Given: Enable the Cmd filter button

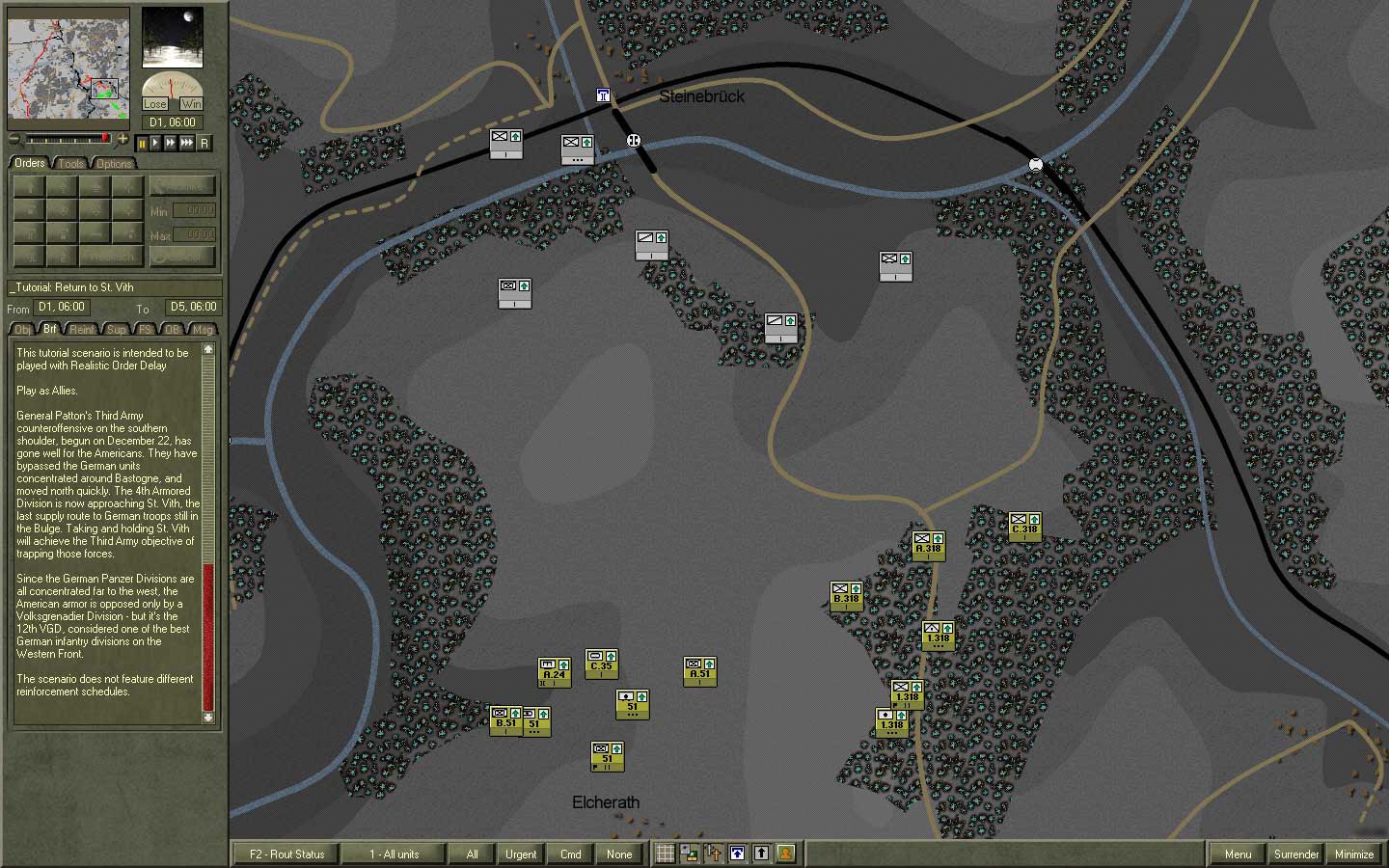Looking at the screenshot, I should pyautogui.click(x=569, y=854).
